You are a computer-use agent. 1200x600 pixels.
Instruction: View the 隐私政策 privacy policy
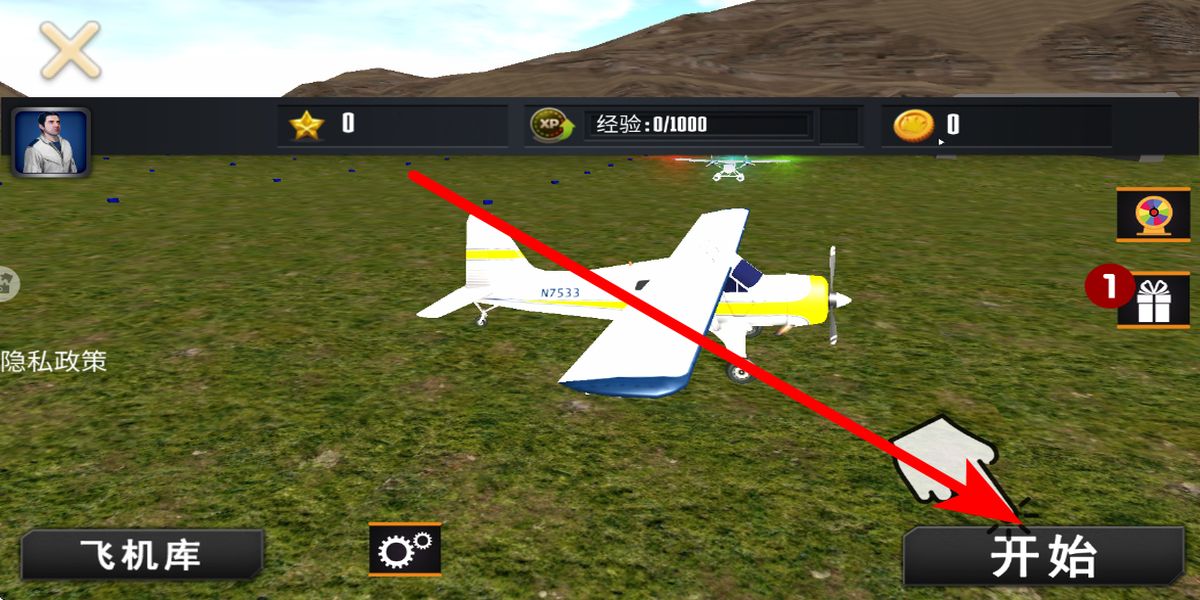click(x=53, y=361)
